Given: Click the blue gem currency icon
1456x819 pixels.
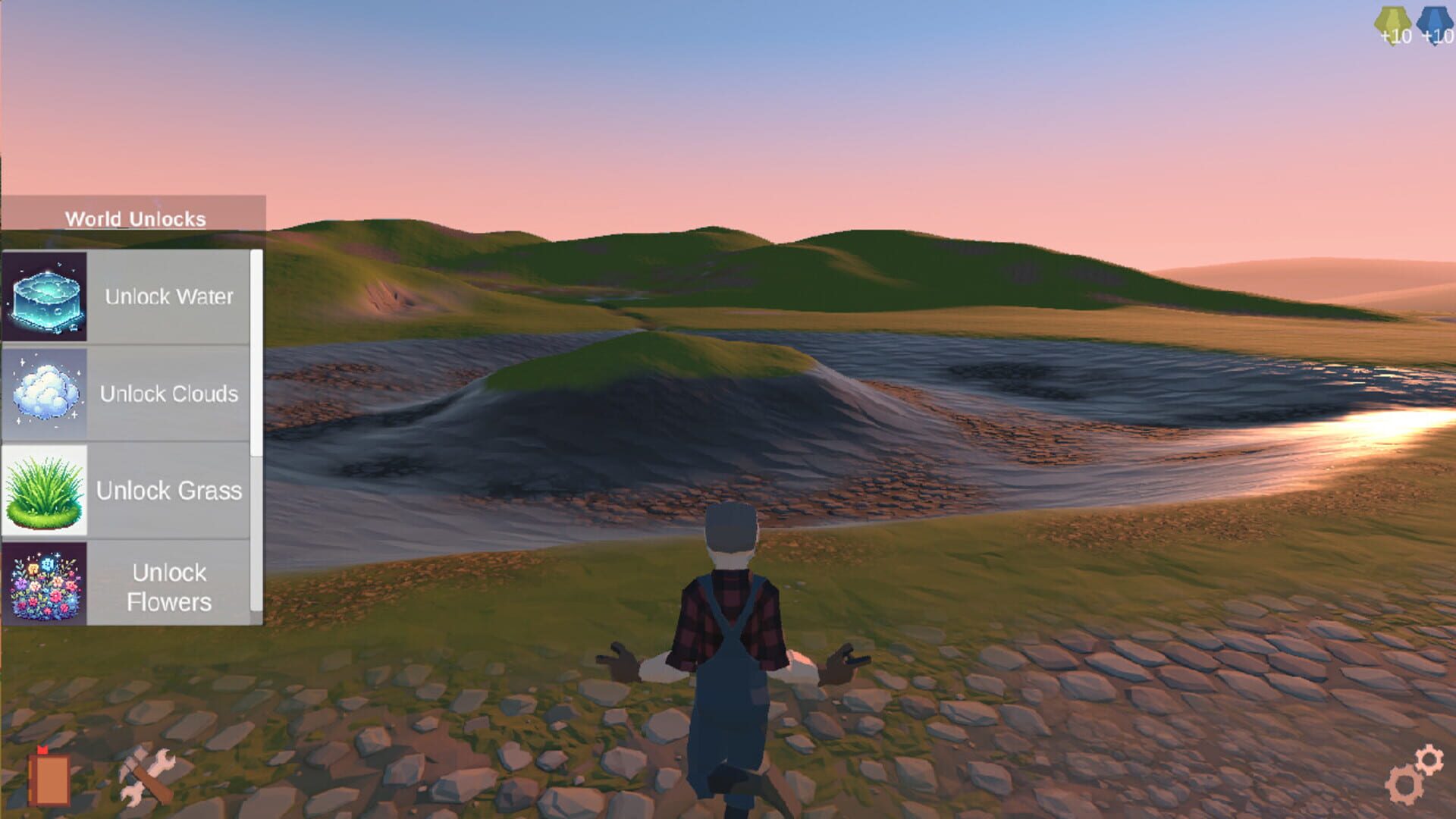Looking at the screenshot, I should tap(1432, 17).
